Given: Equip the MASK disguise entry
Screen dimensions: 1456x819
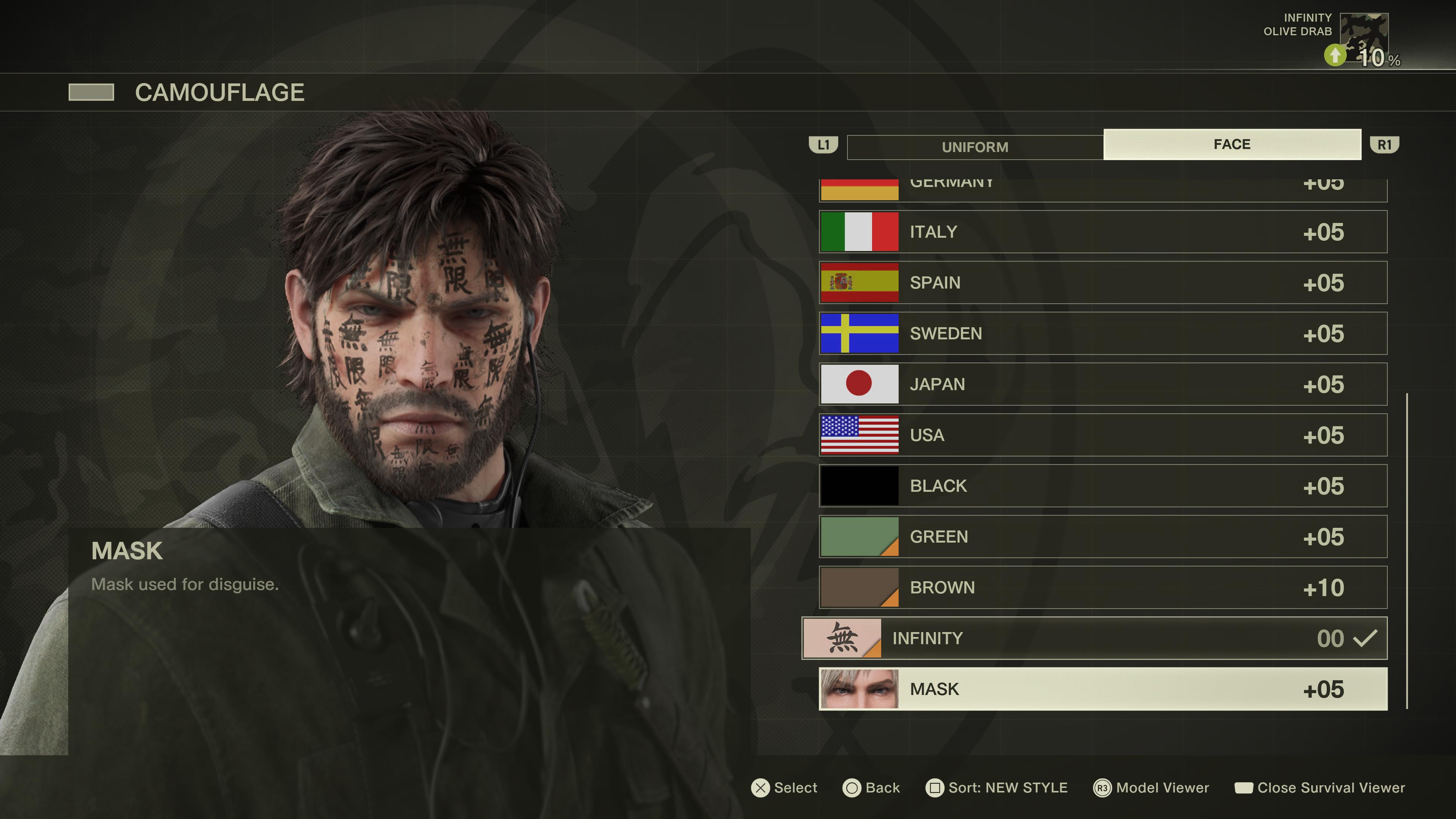Looking at the screenshot, I should click(1102, 689).
